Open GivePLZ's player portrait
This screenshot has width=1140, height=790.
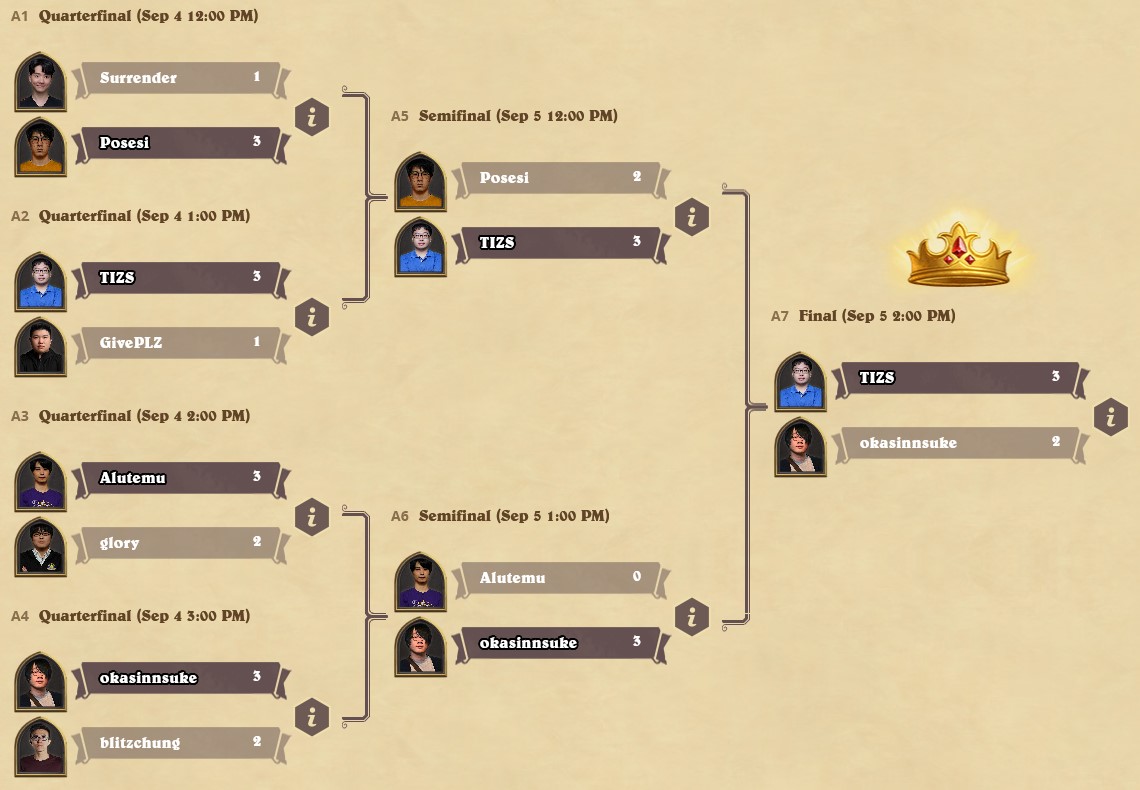(41, 346)
